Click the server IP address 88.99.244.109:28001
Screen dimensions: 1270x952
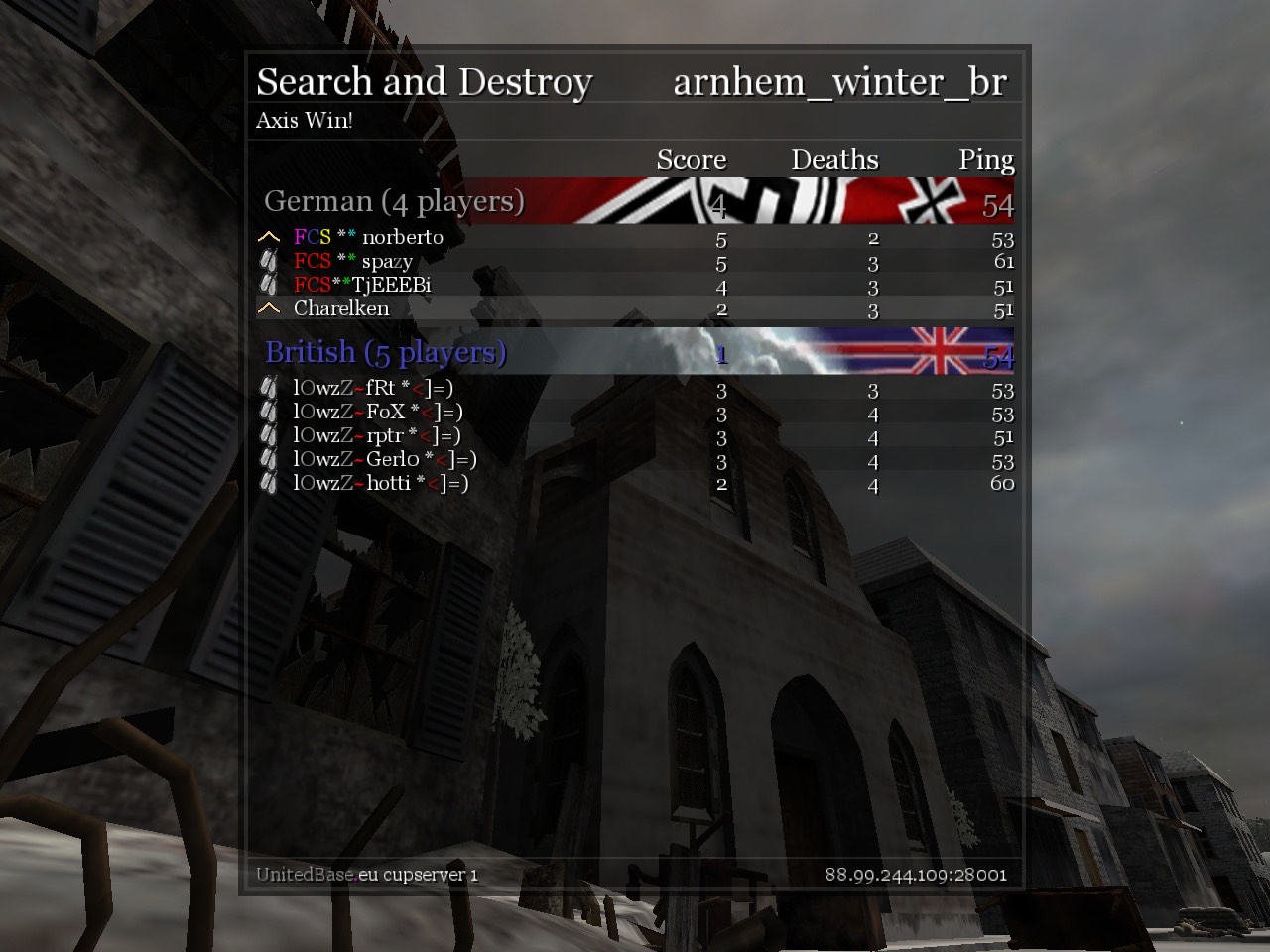[917, 876]
